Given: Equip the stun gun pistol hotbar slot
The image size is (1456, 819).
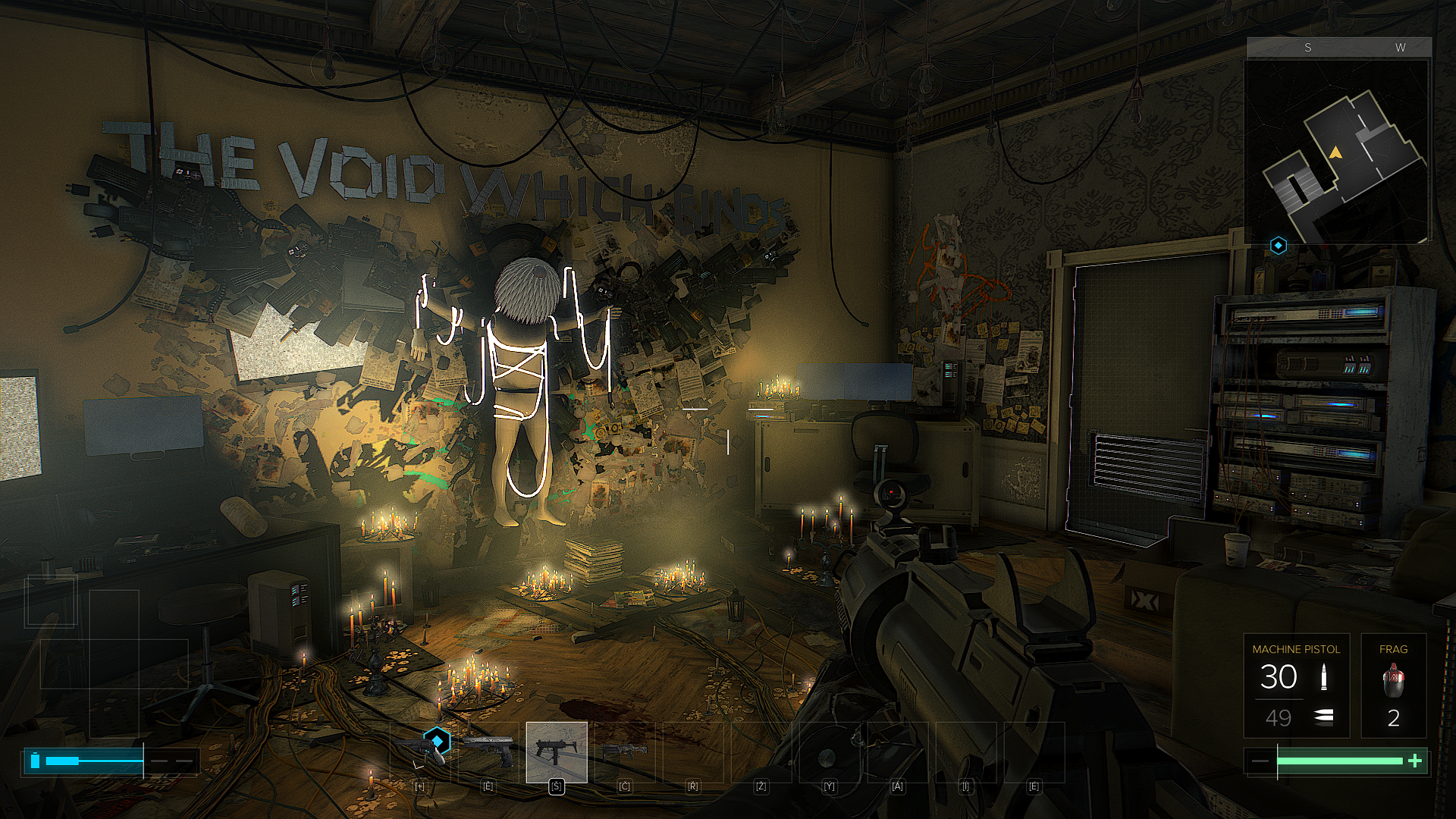Looking at the screenshot, I should click(x=488, y=752).
